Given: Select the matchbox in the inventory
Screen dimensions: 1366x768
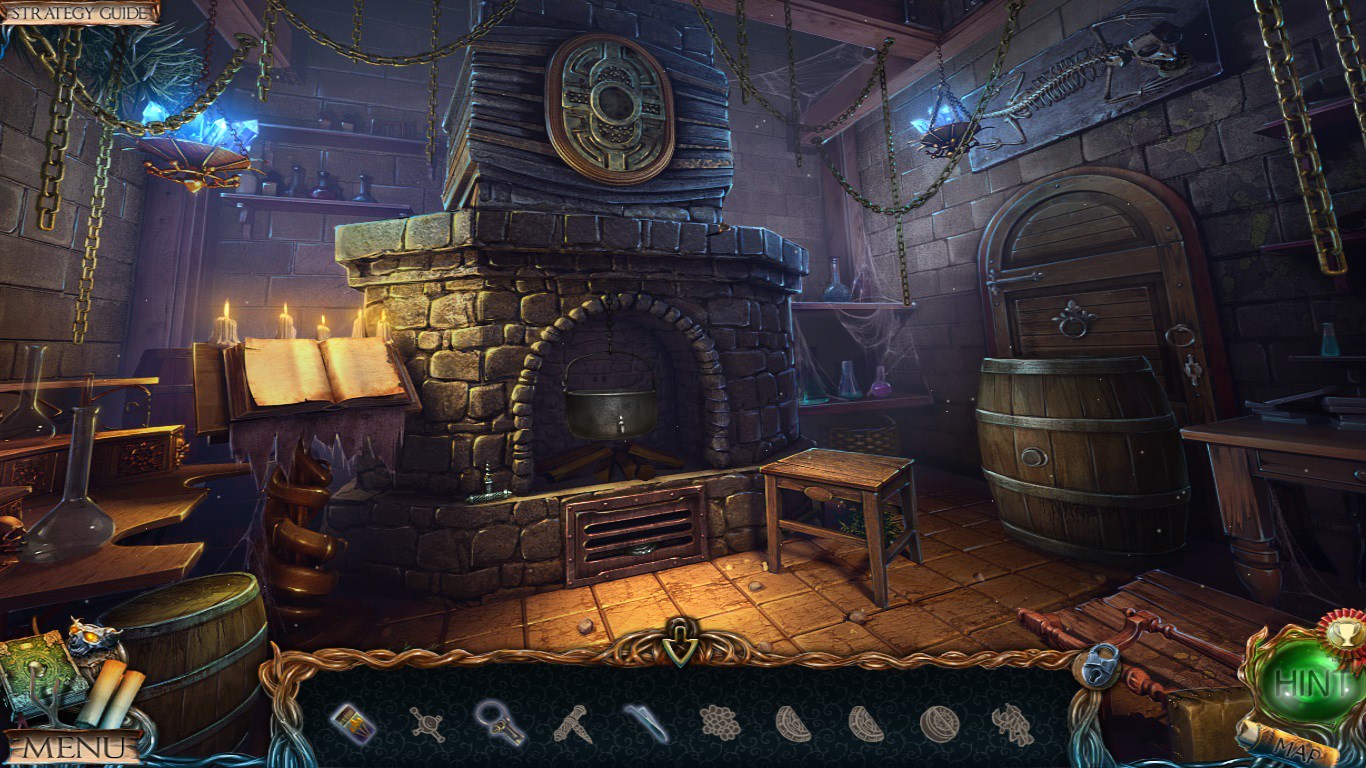Looking at the screenshot, I should [x=352, y=723].
